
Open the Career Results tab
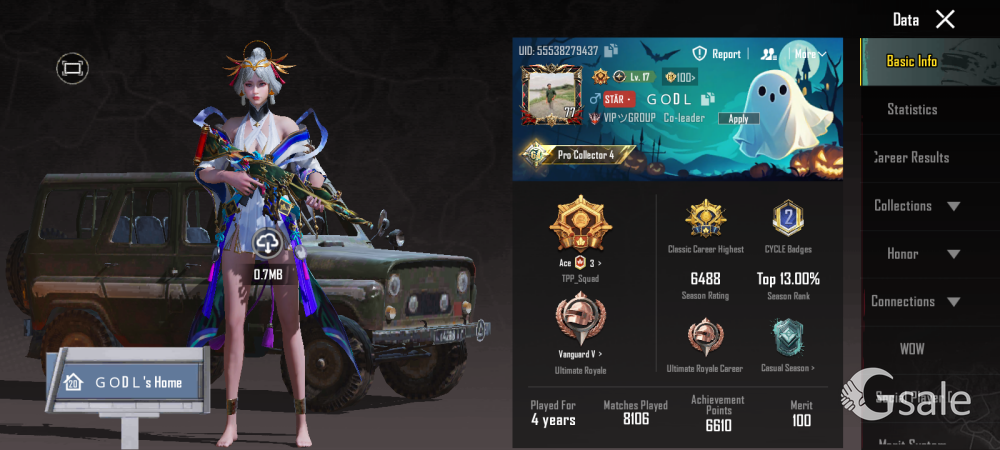(911, 157)
